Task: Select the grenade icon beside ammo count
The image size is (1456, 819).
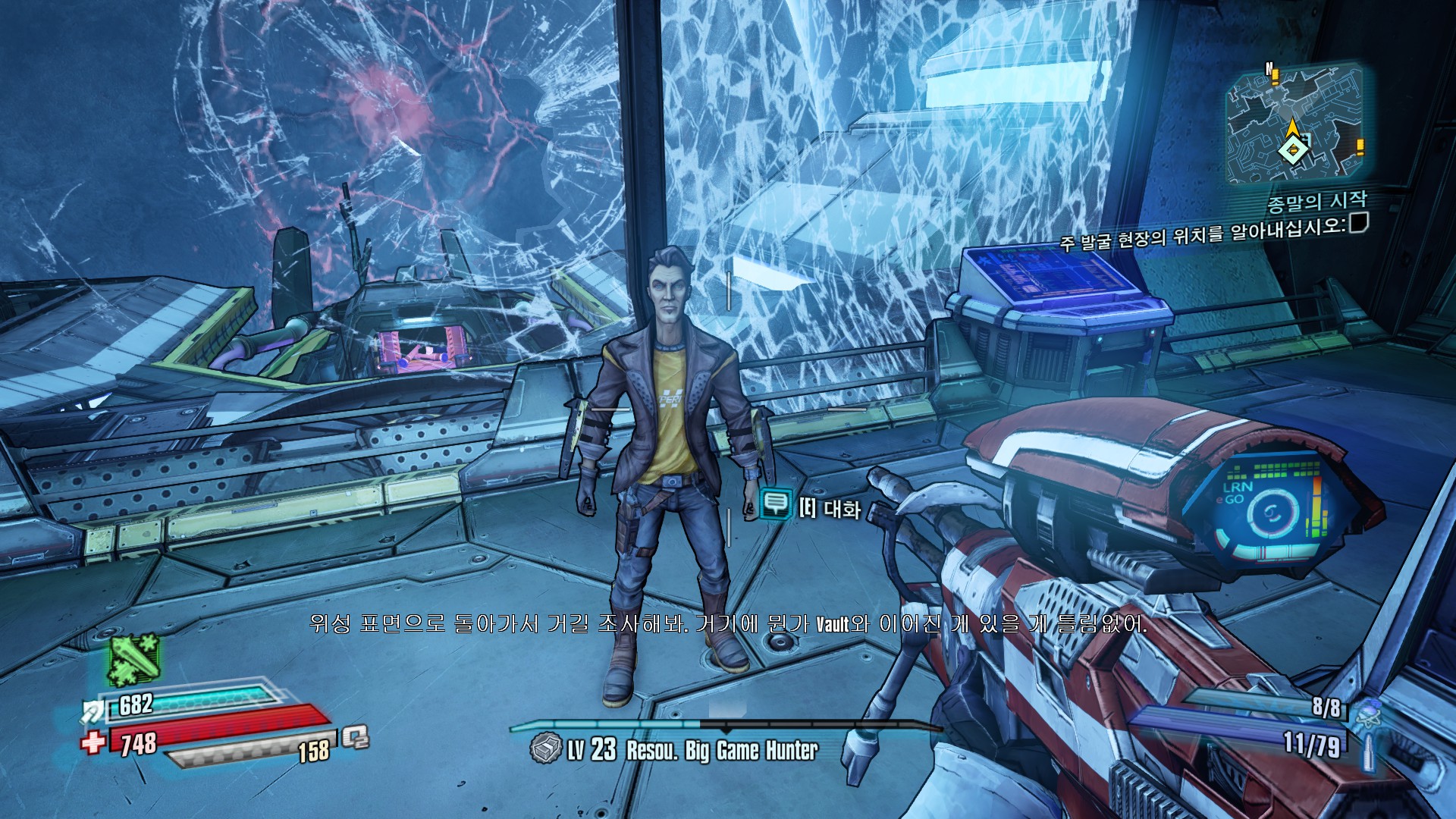Action: [1368, 714]
